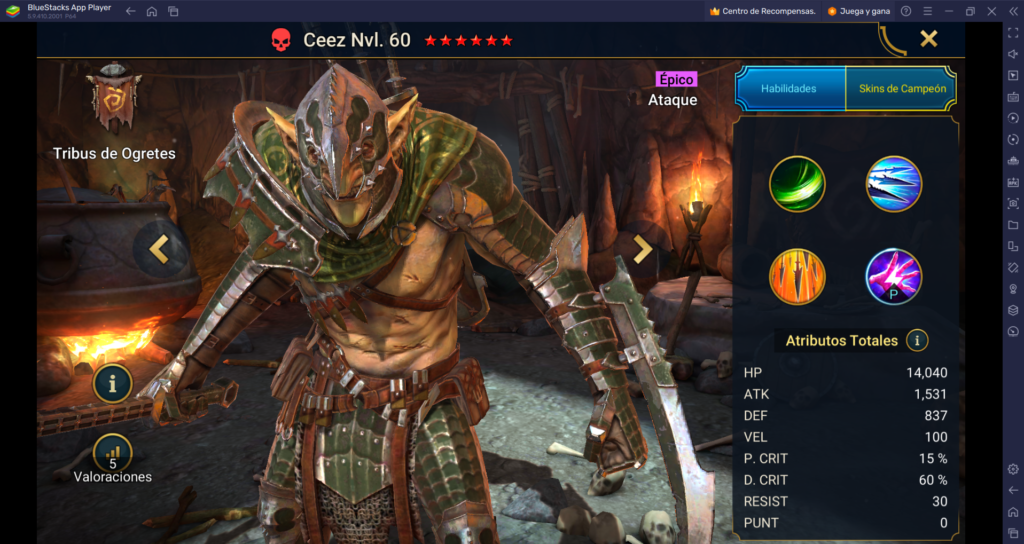Show Atributos Totales info details
The width and height of the screenshot is (1024, 544).
point(917,340)
